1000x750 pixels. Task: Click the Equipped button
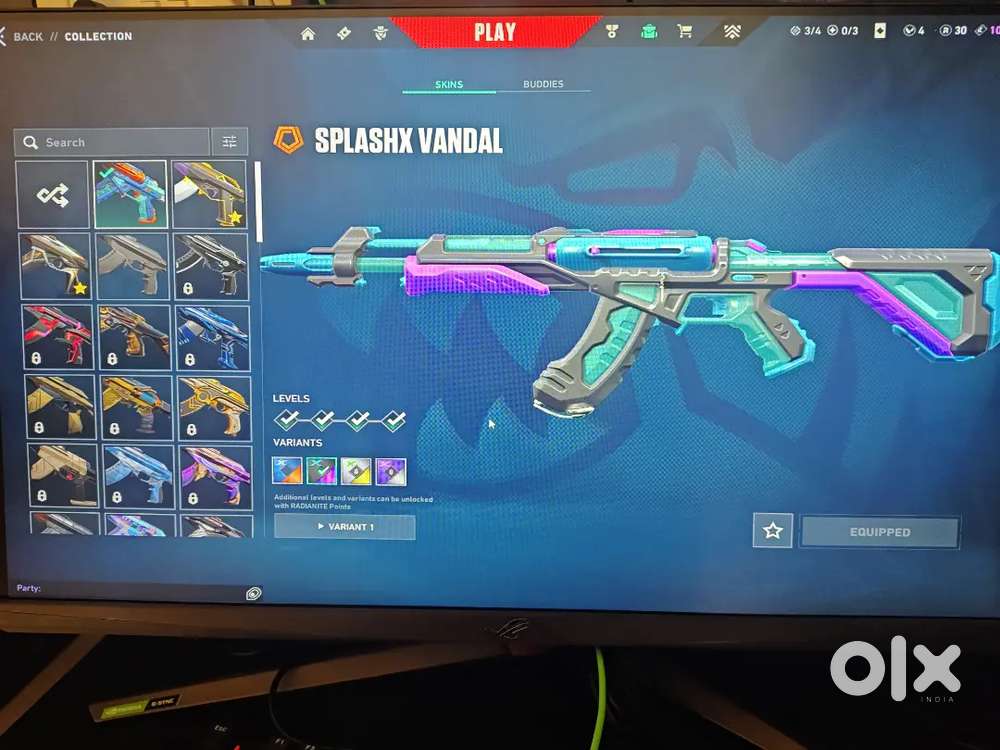pos(880,532)
